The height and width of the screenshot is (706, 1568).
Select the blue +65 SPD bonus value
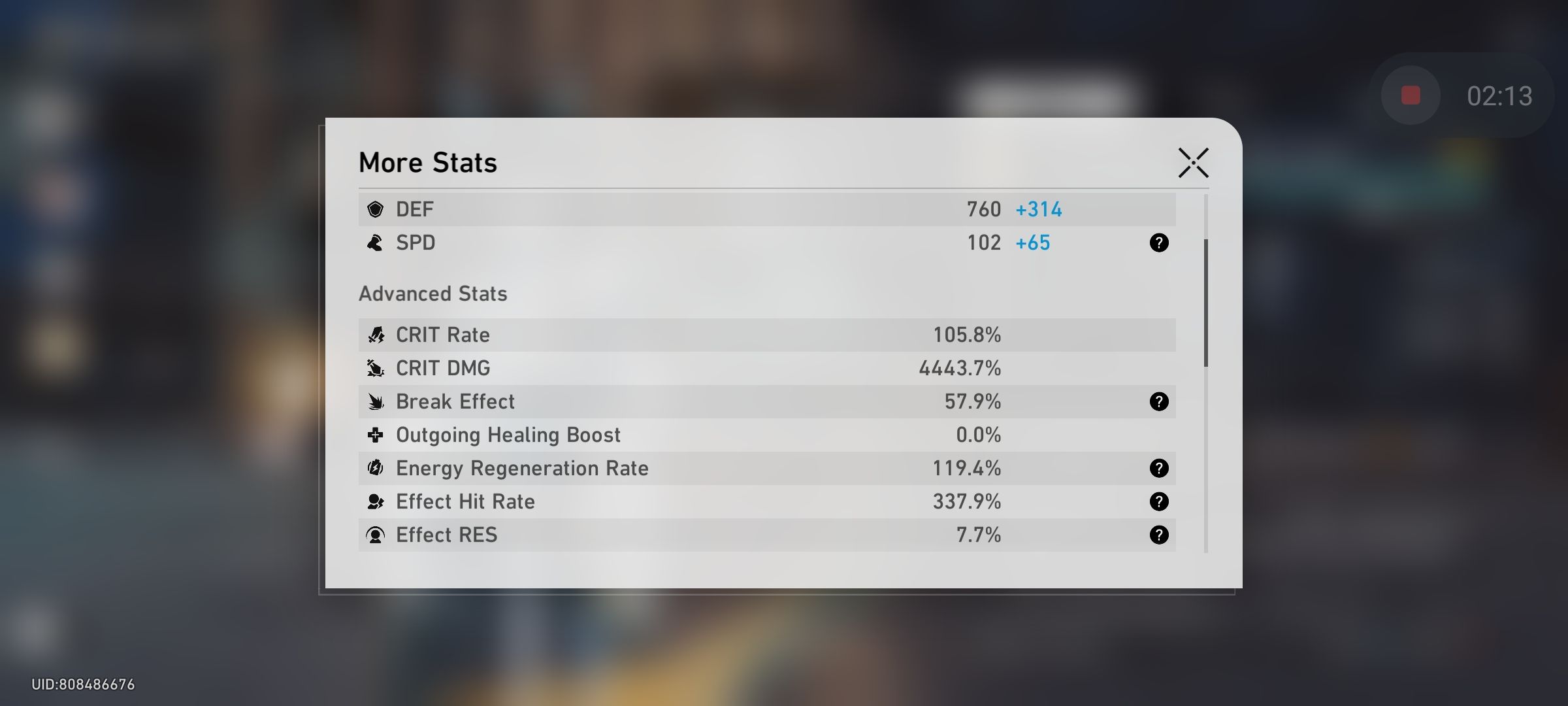pyautogui.click(x=1033, y=243)
